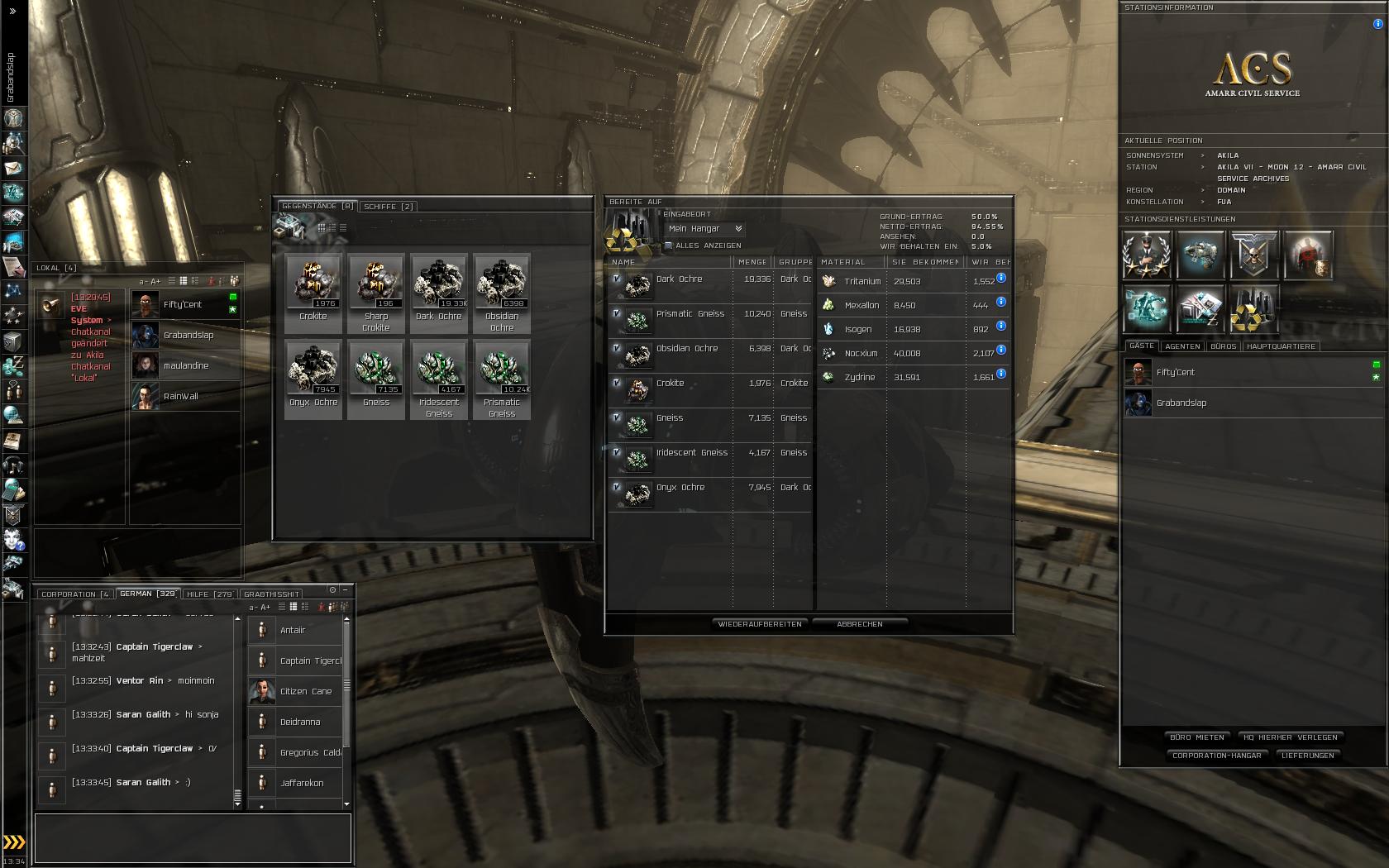Image resolution: width=1389 pixels, height=868 pixels.
Task: Pick the Onyx Ochre inventory item
Action: (313, 379)
